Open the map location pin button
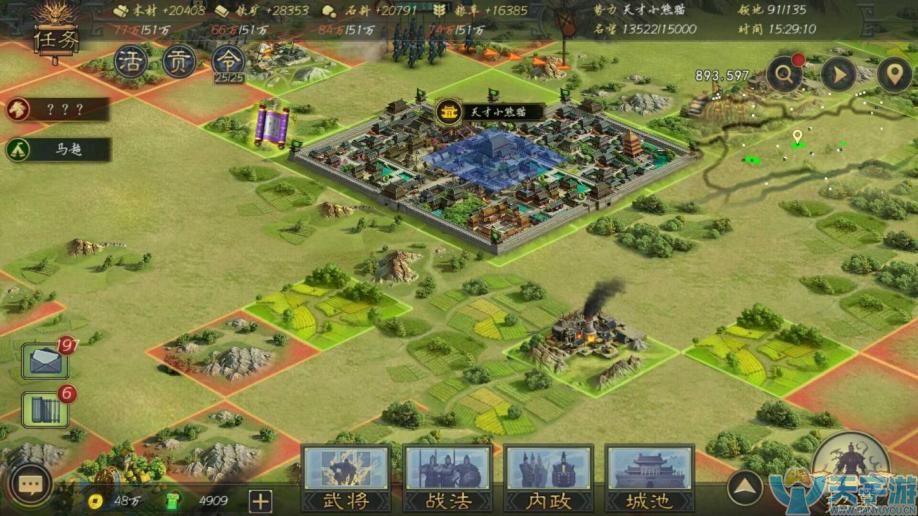The height and width of the screenshot is (516, 918). coord(892,74)
